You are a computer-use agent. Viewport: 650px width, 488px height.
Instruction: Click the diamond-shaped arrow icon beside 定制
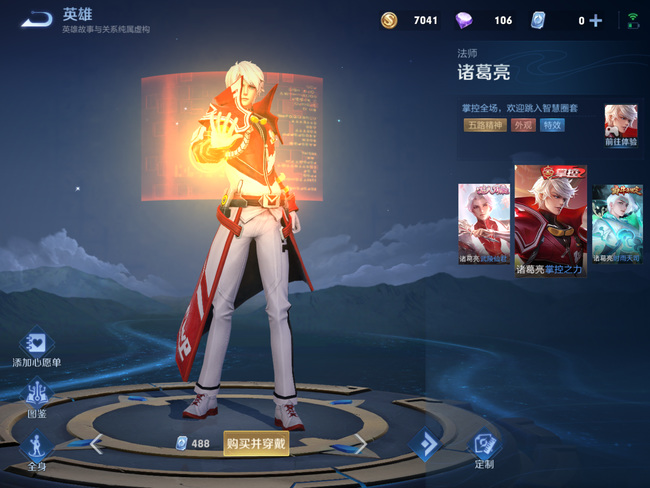(x=425, y=444)
